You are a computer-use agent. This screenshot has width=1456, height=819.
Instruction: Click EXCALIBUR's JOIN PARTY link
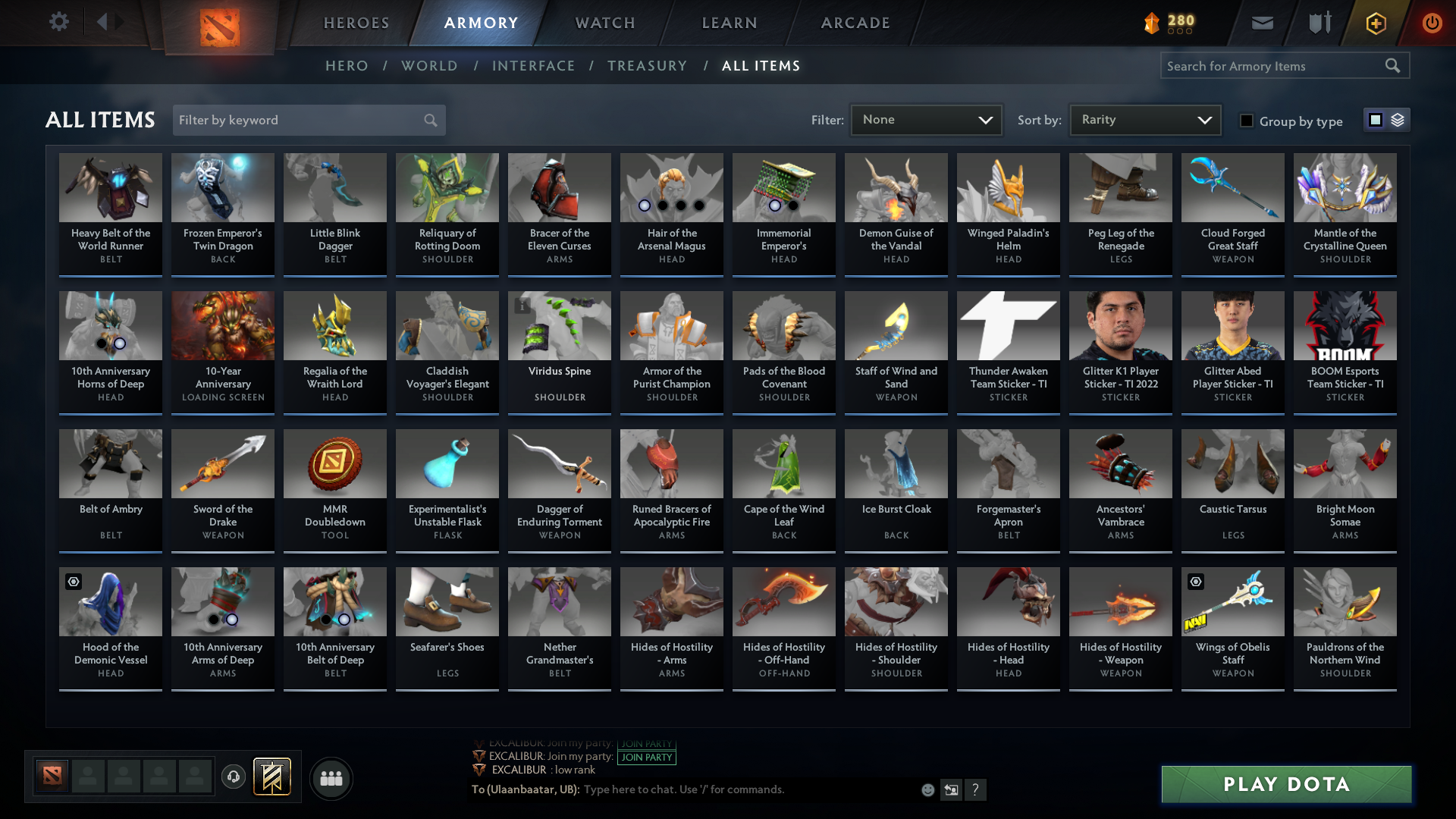click(x=647, y=758)
